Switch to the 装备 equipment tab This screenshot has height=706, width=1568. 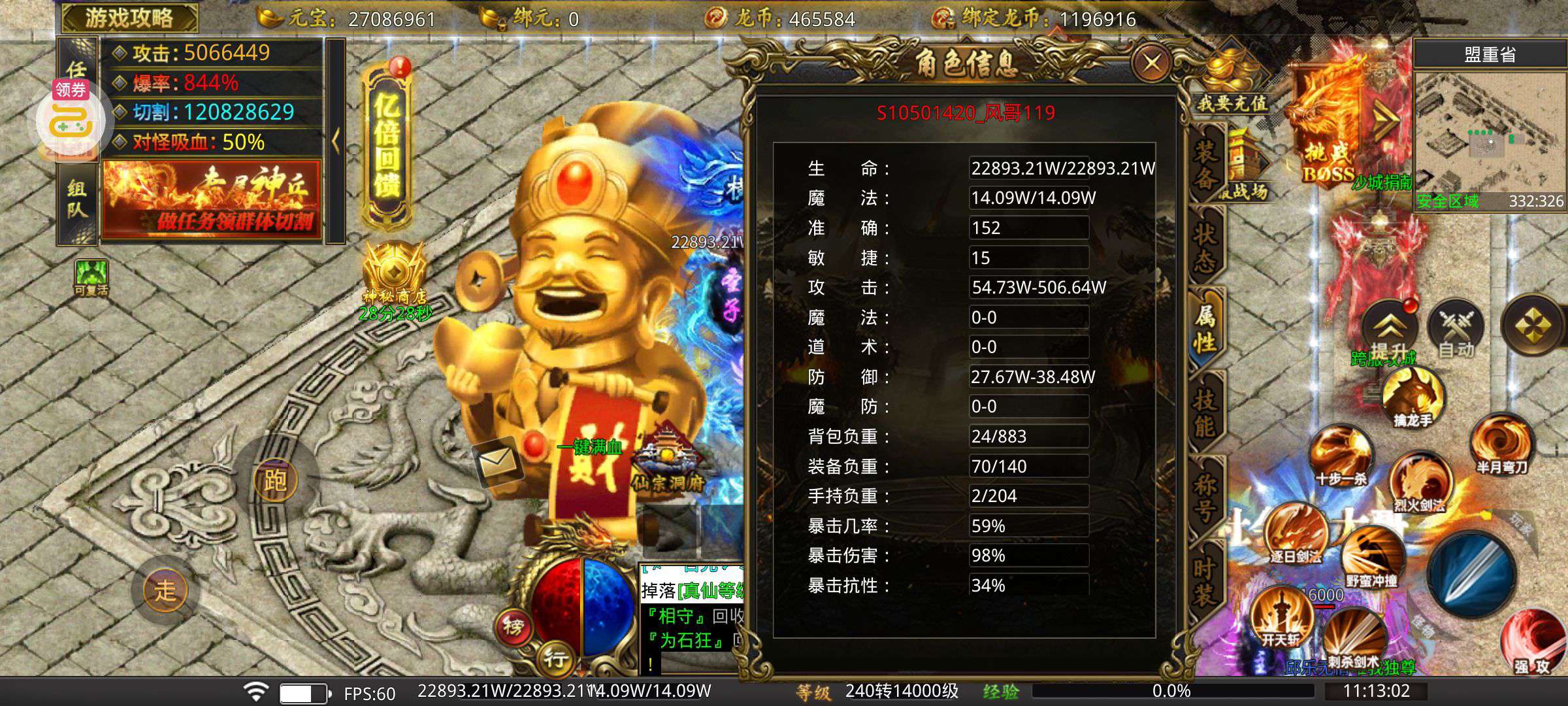(1205, 165)
